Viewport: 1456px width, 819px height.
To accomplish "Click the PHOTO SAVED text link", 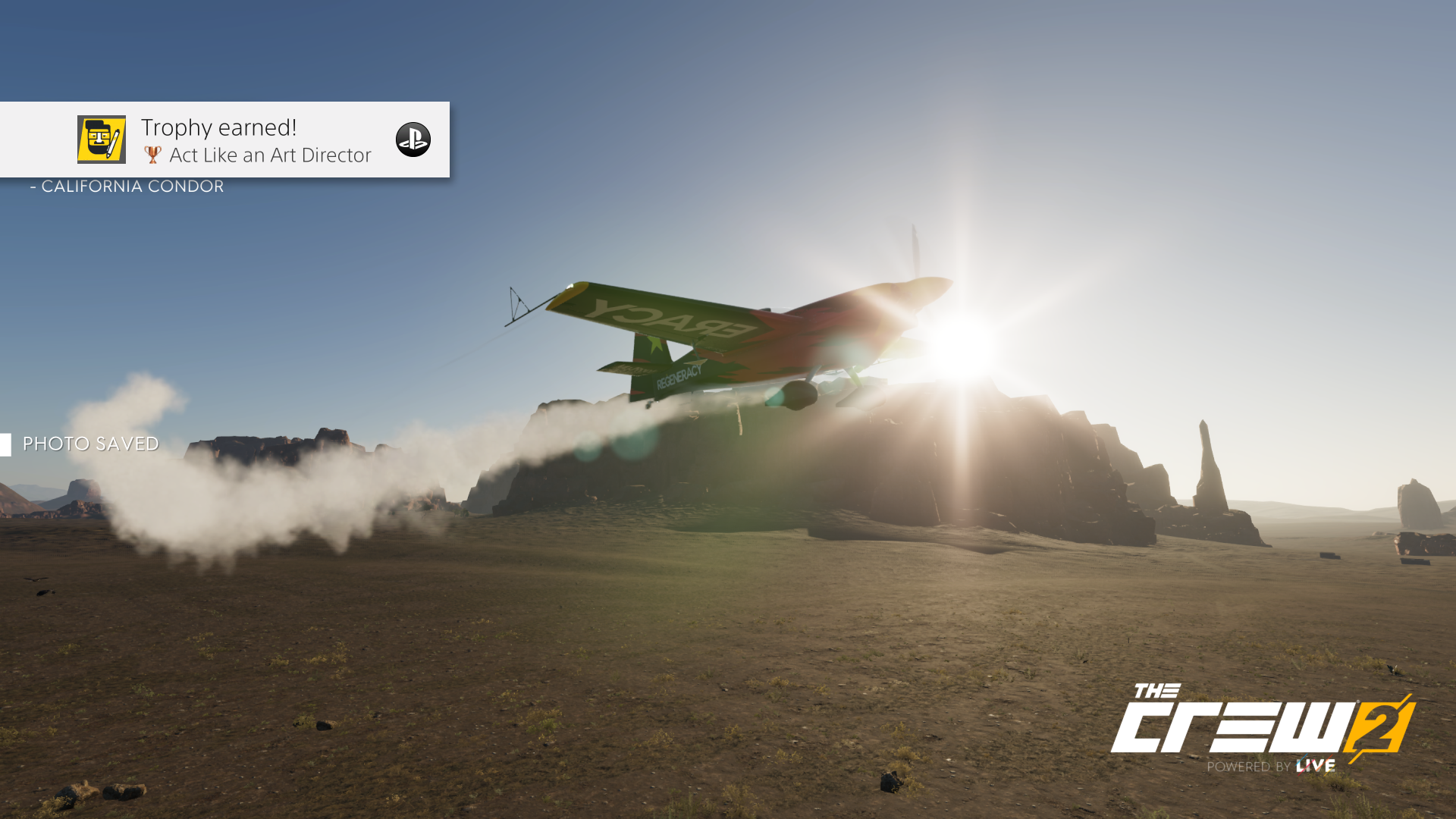I will pos(91,444).
